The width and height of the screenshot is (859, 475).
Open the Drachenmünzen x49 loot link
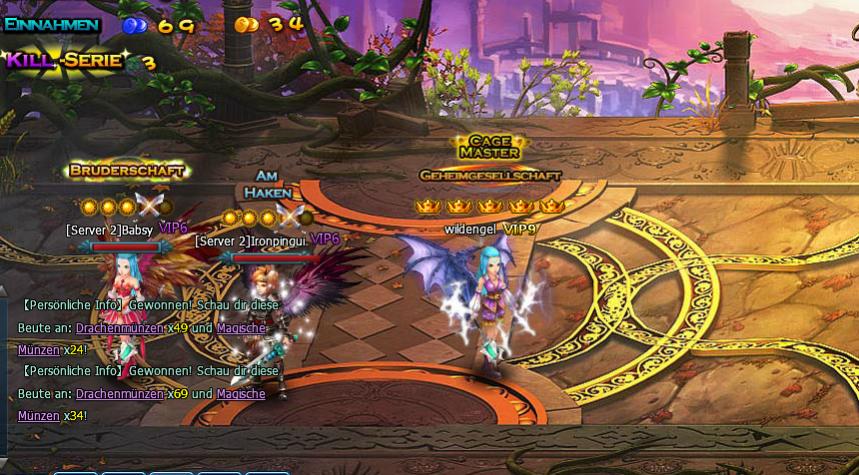click(119, 328)
